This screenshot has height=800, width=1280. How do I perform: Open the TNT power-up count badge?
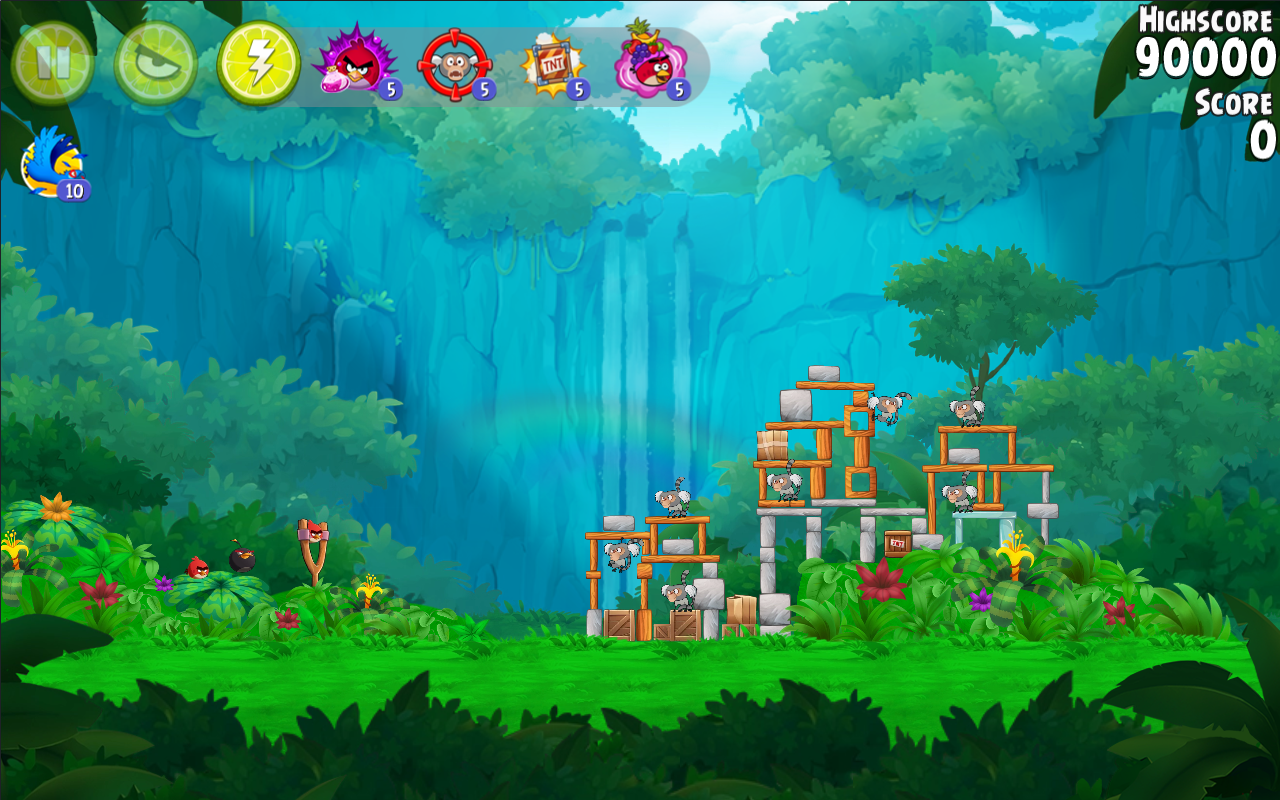pyautogui.click(x=577, y=90)
